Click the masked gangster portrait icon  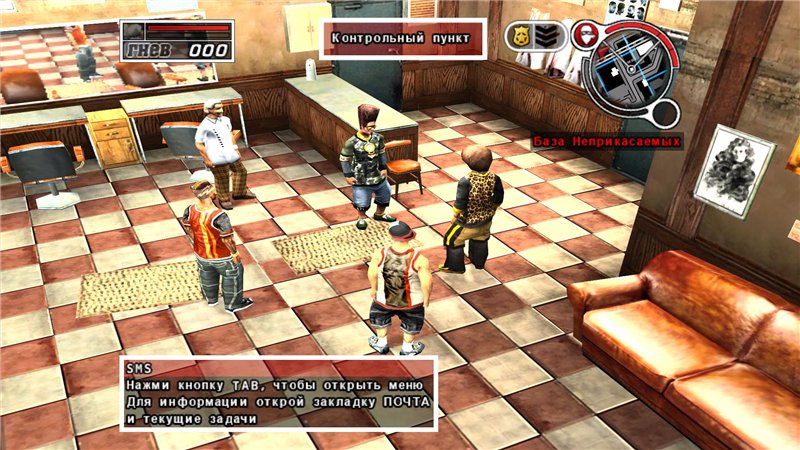pyautogui.click(x=587, y=32)
